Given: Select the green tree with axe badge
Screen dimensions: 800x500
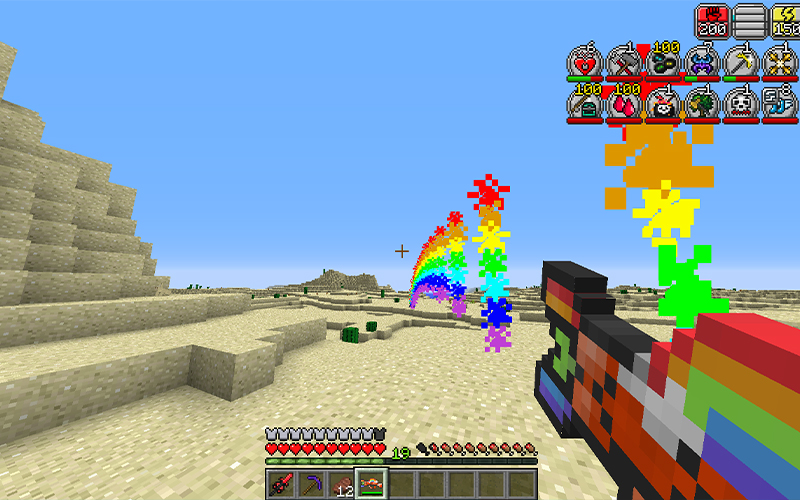Looking at the screenshot, I should tap(702, 104).
